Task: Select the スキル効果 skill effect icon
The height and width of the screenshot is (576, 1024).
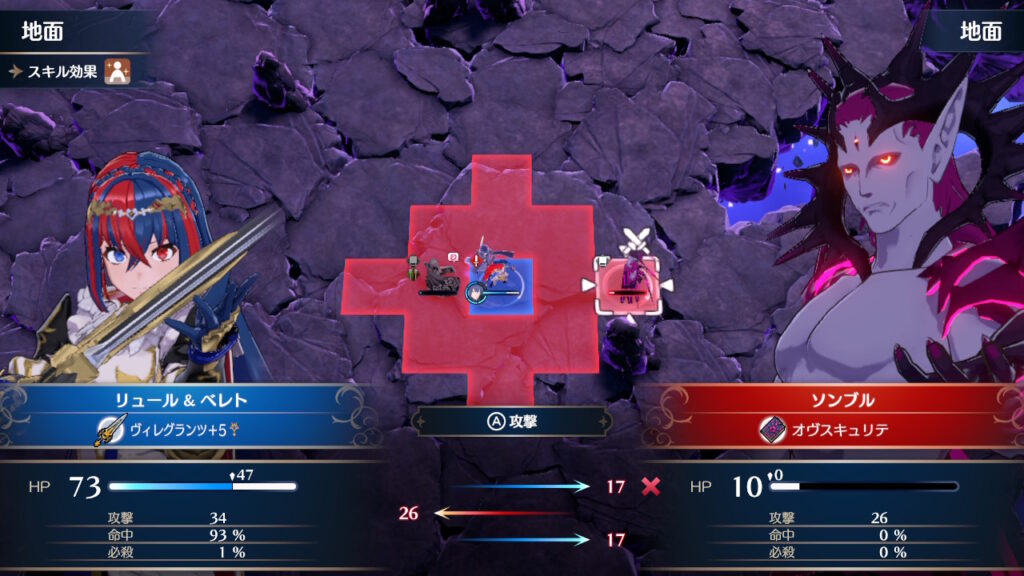Action: point(118,70)
